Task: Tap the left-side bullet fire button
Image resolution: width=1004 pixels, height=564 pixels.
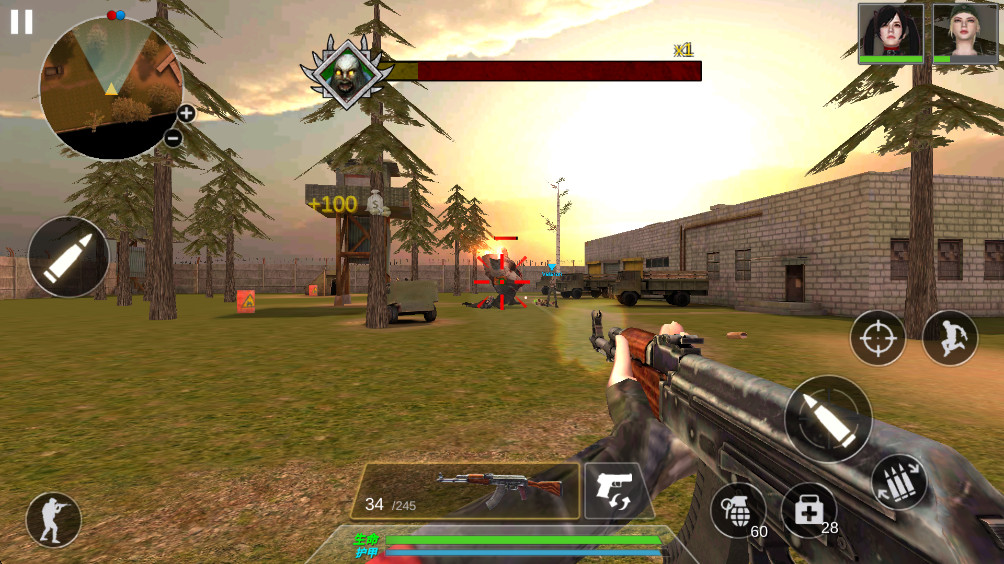Action: [69, 257]
